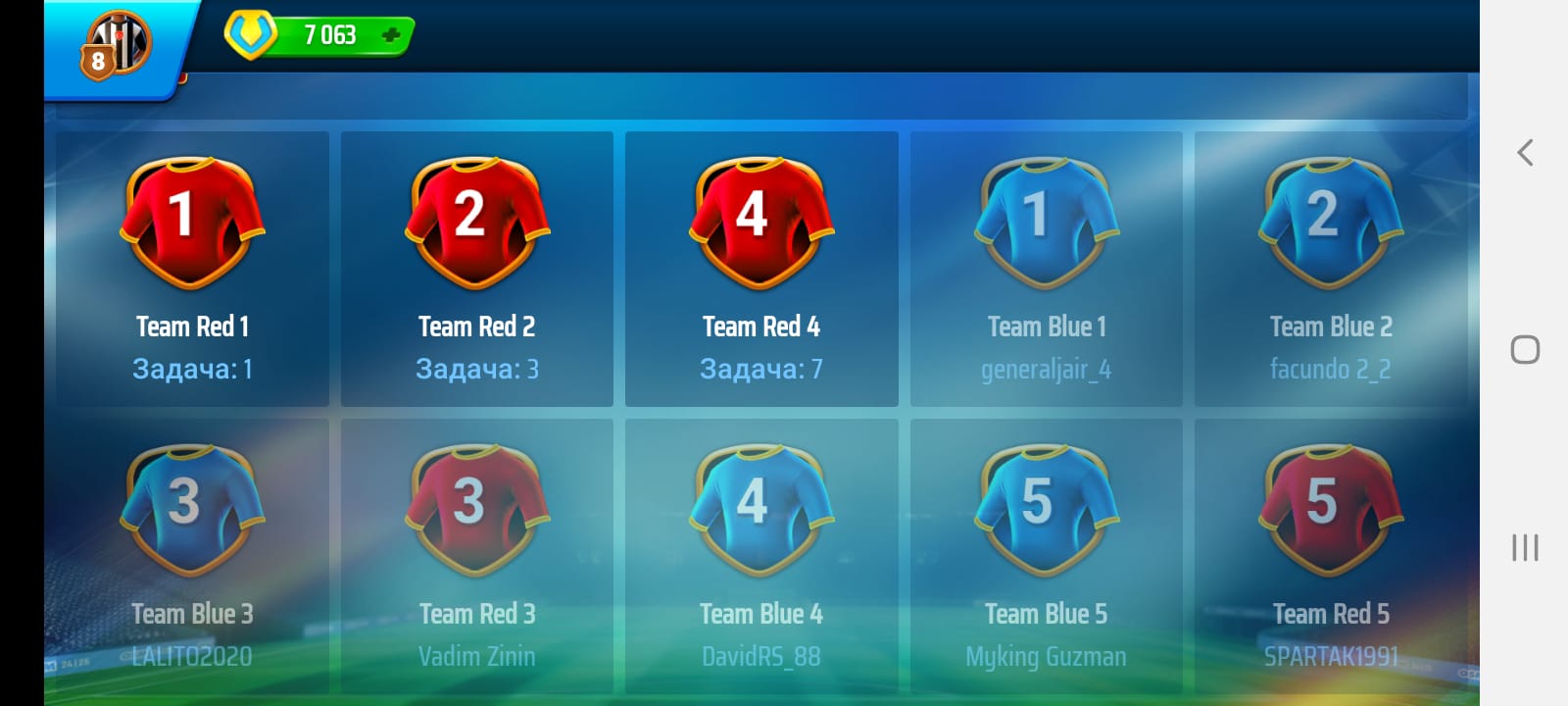Select Team Blue 1 with generaljair_4

click(1046, 268)
